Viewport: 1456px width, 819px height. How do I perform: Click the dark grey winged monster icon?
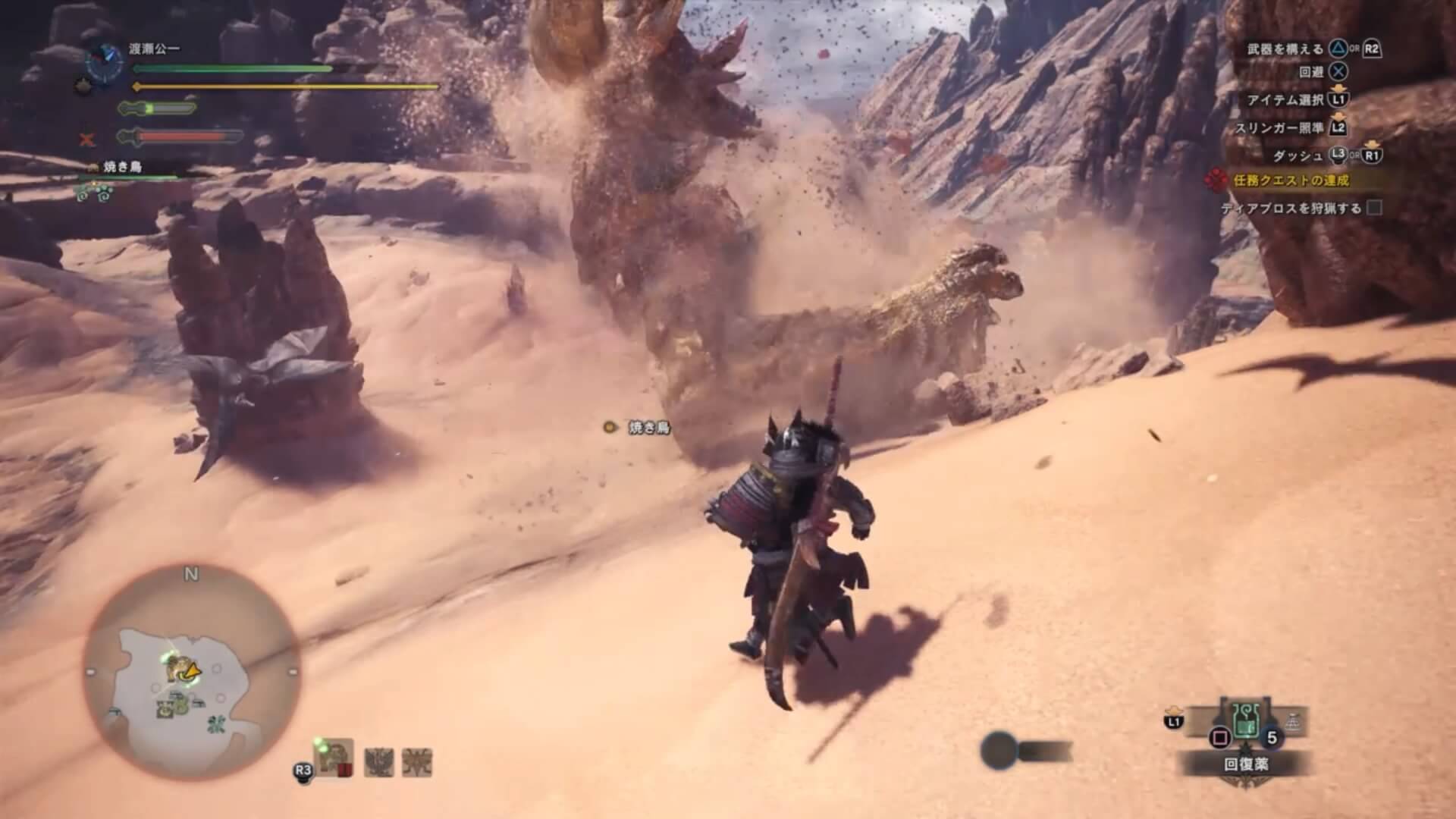tap(377, 761)
